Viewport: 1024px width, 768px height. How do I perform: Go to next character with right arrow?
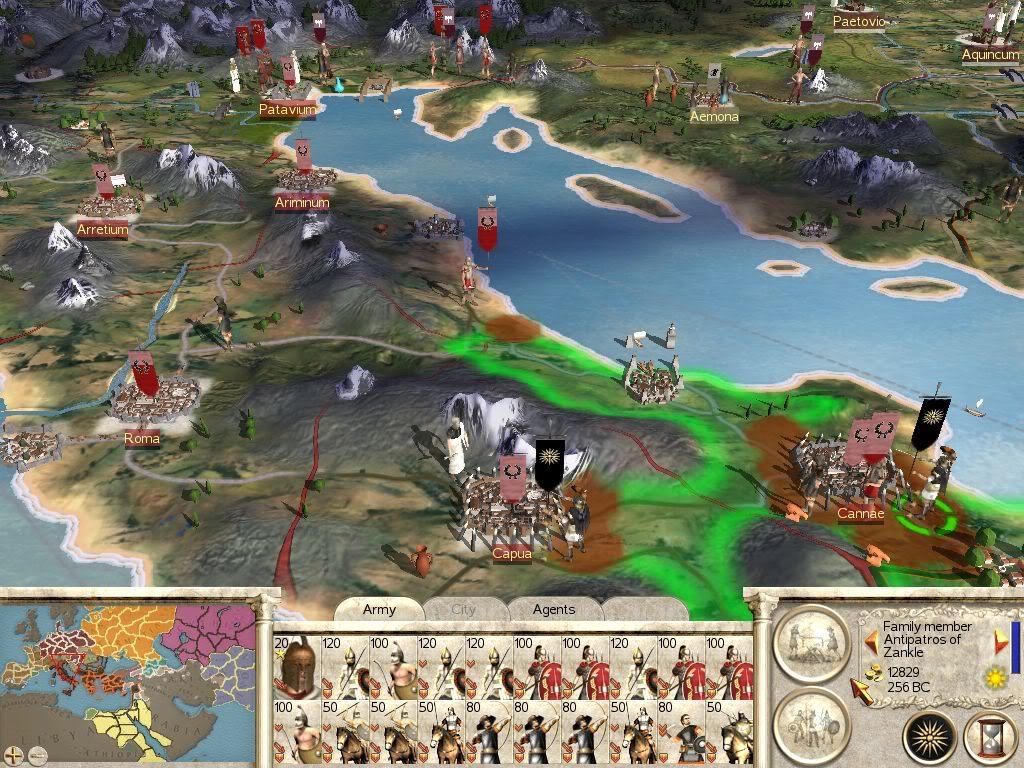[x=1000, y=642]
